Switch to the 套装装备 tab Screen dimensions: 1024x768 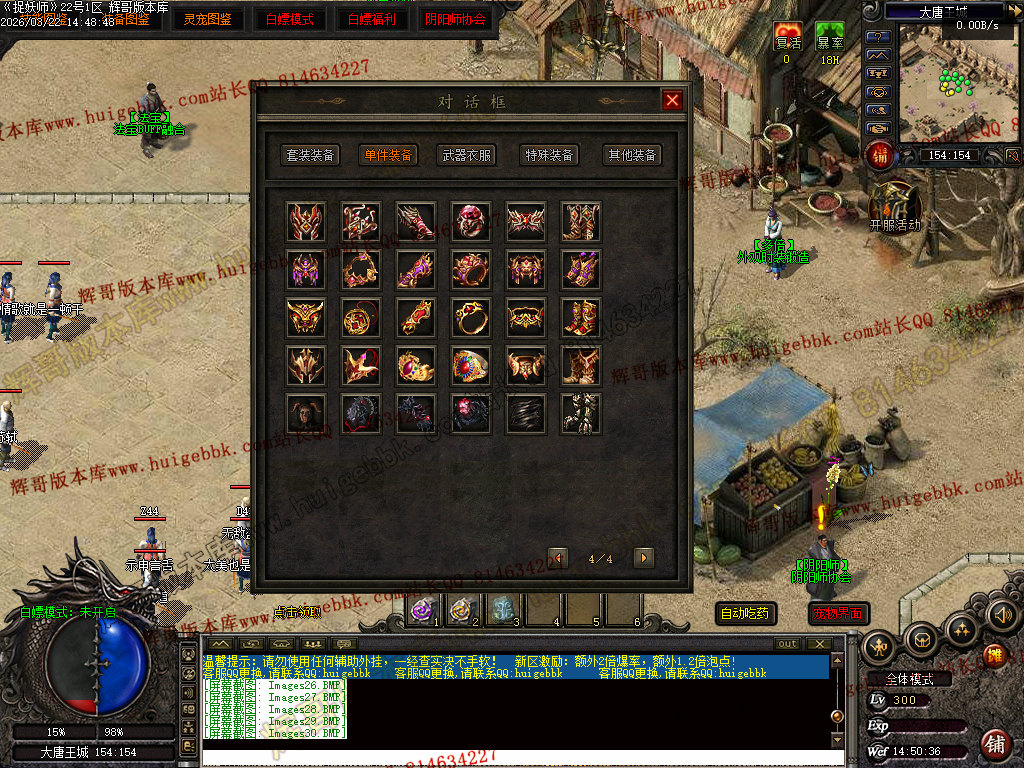click(311, 155)
